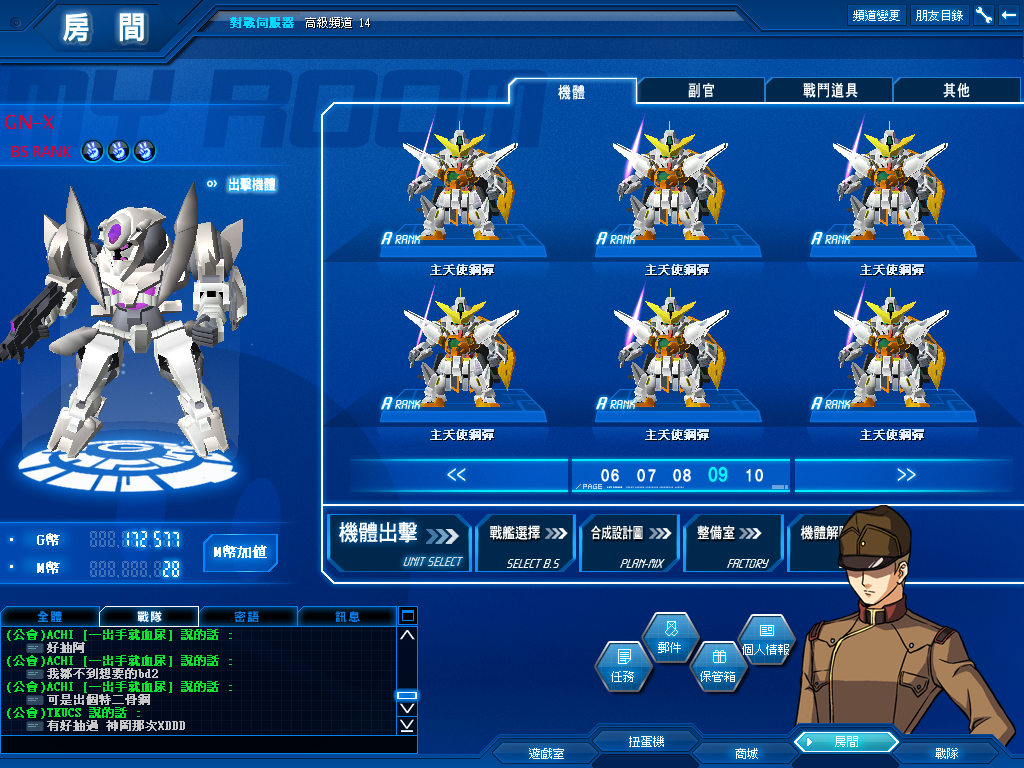Open the 郵件 mail icon
The width and height of the screenshot is (1024, 768).
click(669, 639)
